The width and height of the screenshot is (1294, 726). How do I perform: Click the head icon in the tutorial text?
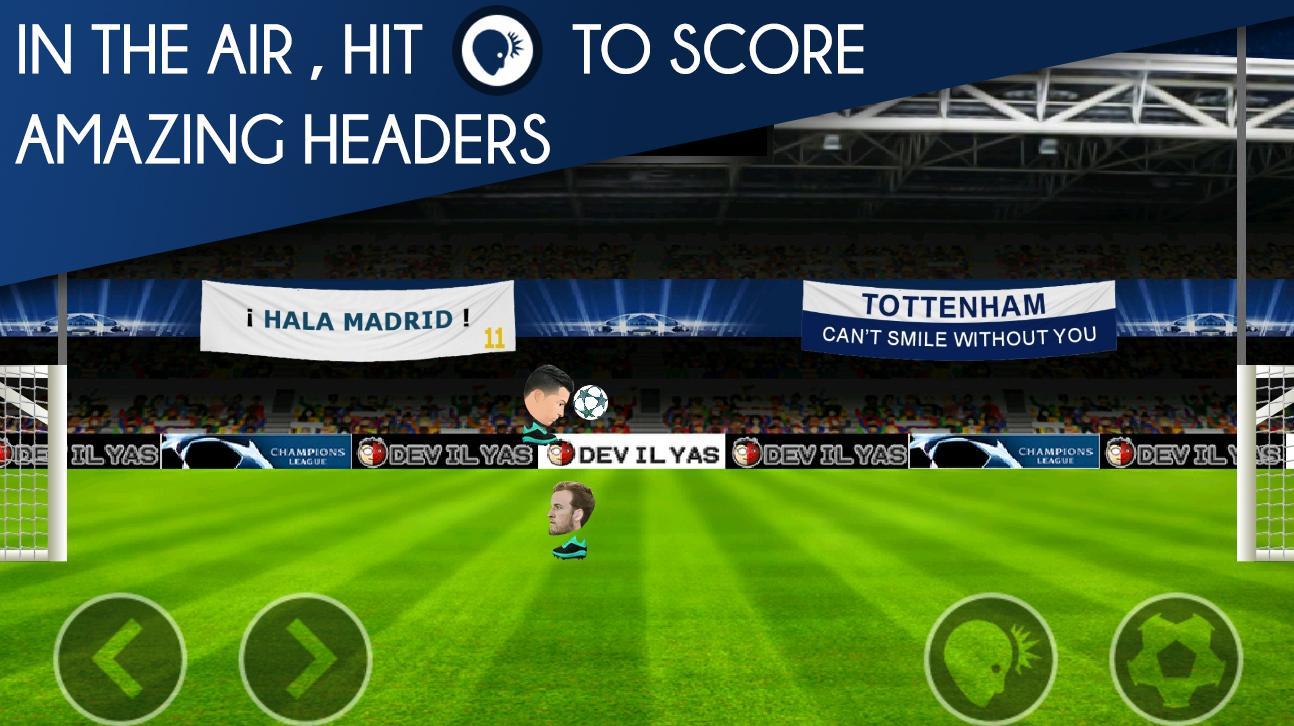(497, 47)
